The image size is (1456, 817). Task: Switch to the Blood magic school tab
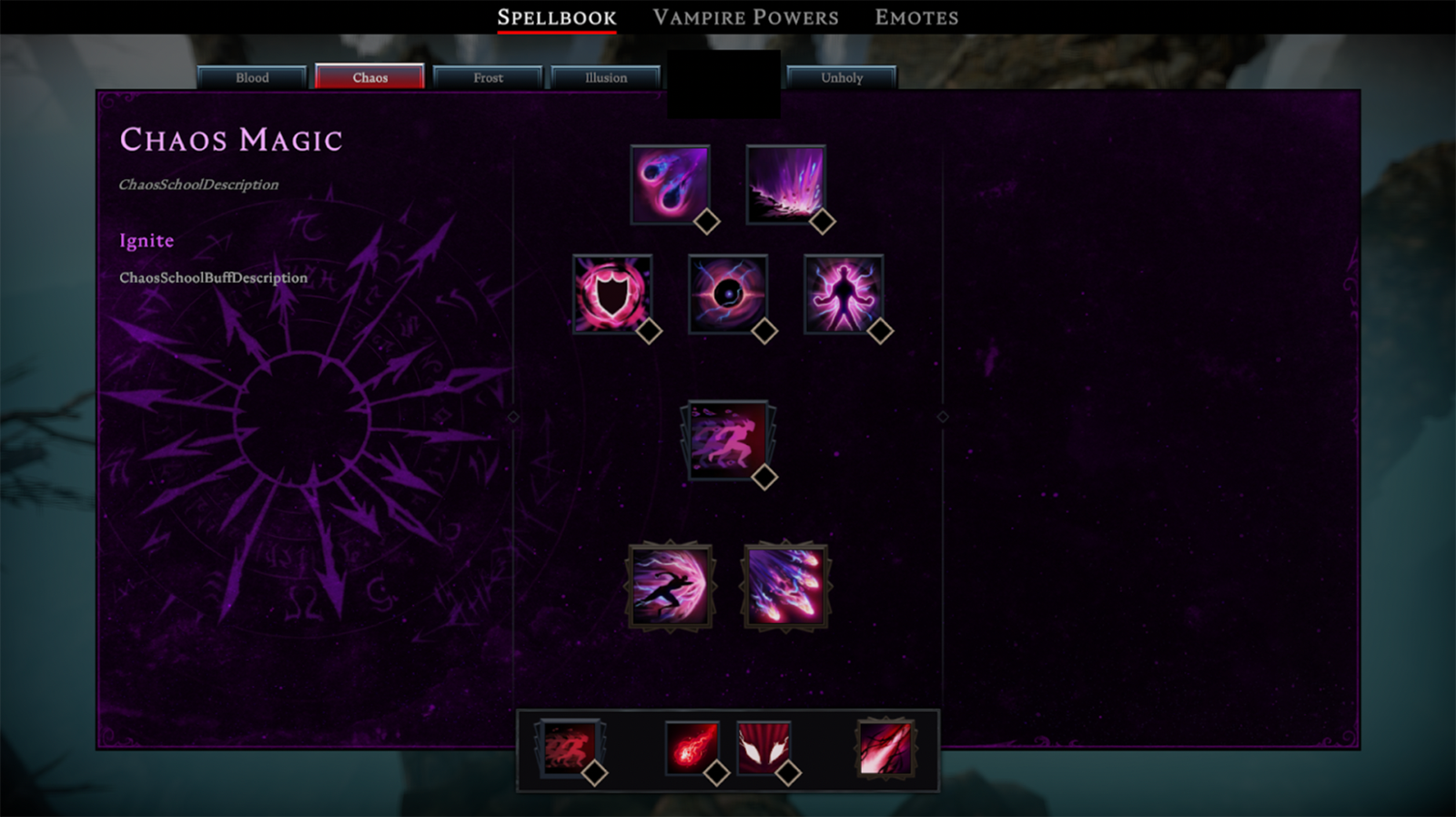click(x=252, y=77)
